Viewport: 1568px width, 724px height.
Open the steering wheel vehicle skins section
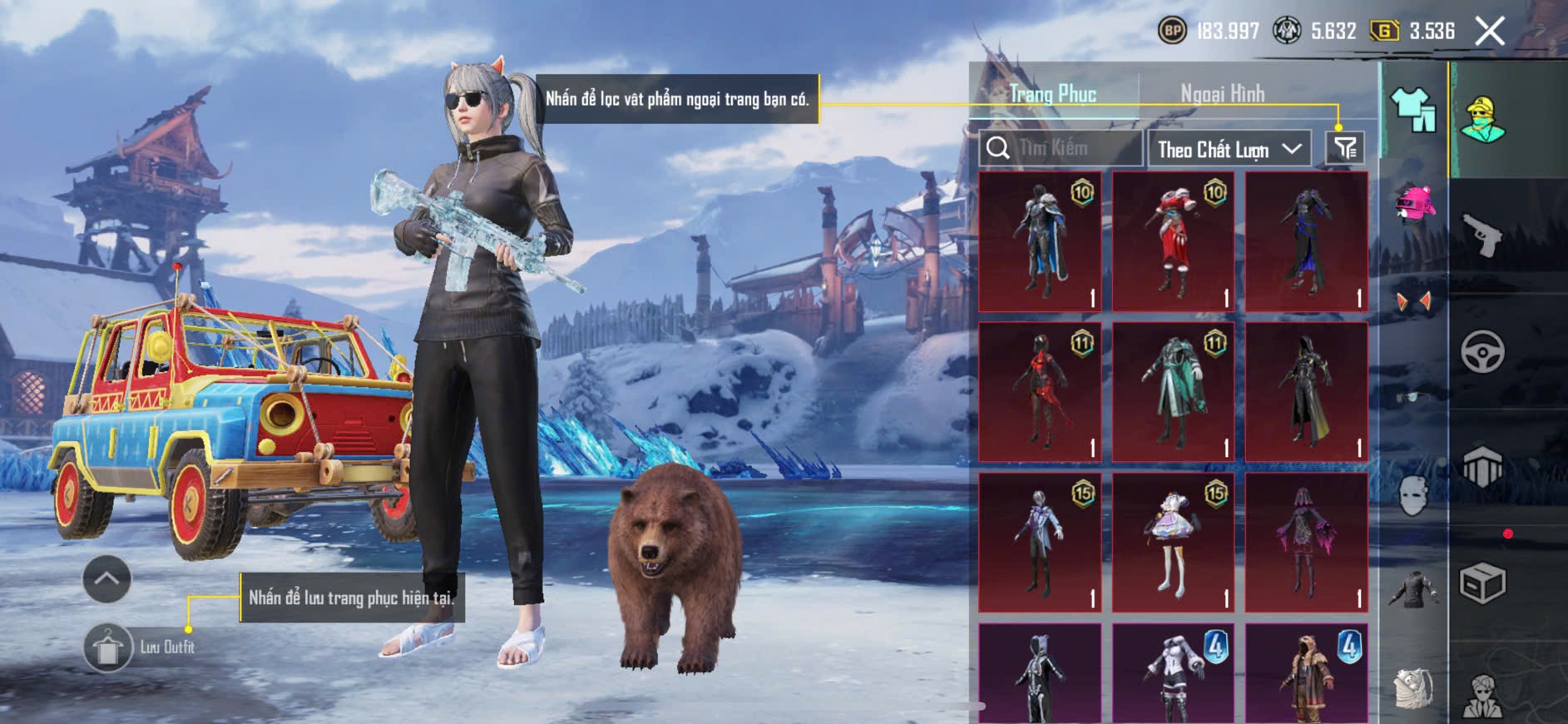point(1482,352)
